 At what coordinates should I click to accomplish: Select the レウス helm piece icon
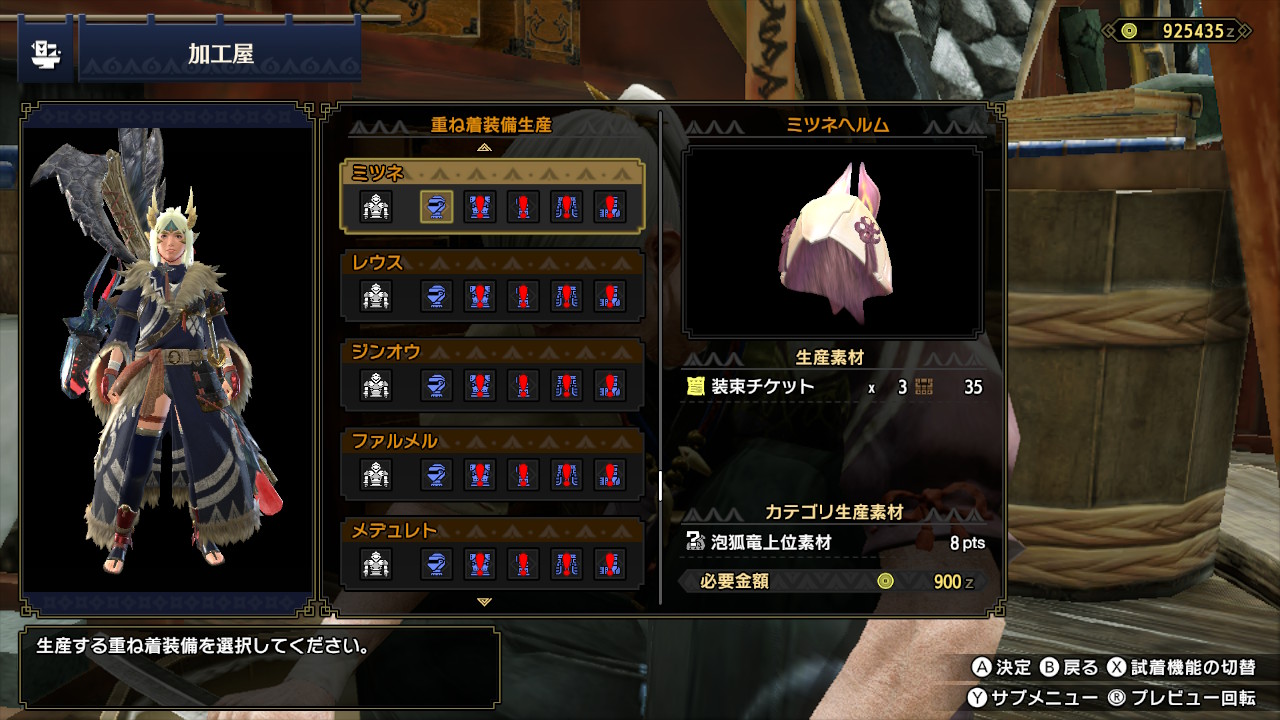click(436, 296)
